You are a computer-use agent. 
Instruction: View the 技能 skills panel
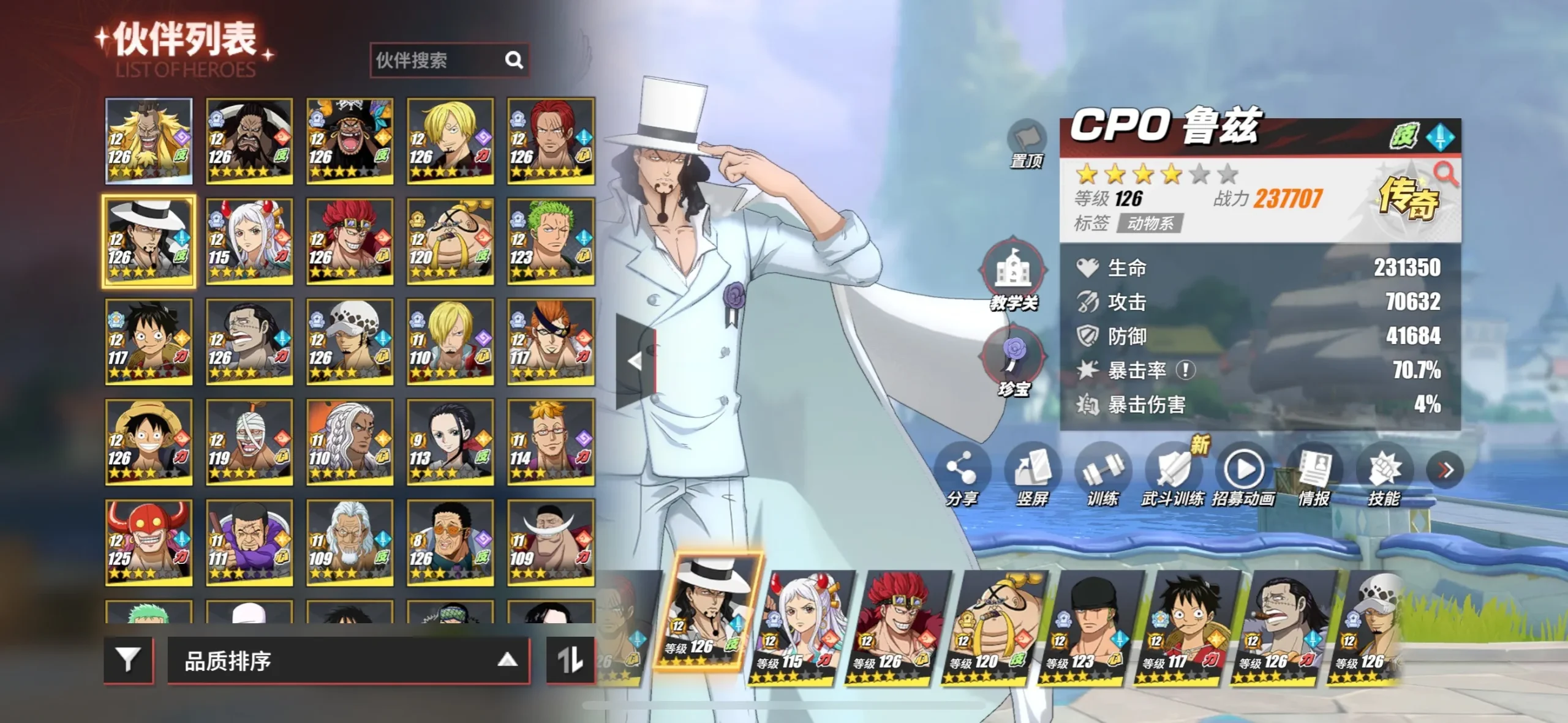pyautogui.click(x=1384, y=474)
